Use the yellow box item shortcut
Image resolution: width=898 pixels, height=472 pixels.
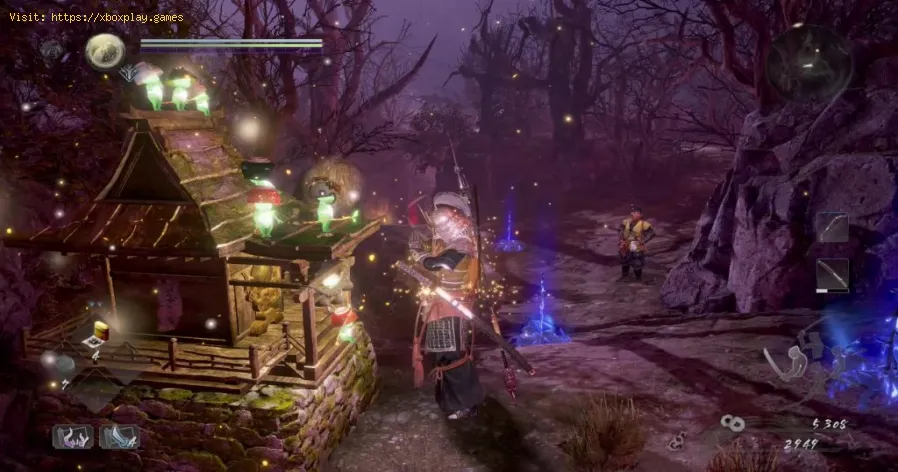99,332
